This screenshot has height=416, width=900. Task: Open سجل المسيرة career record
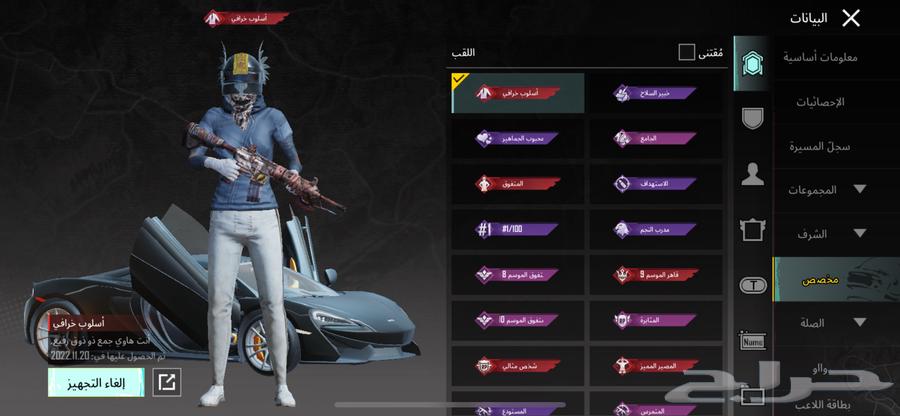pos(821,146)
